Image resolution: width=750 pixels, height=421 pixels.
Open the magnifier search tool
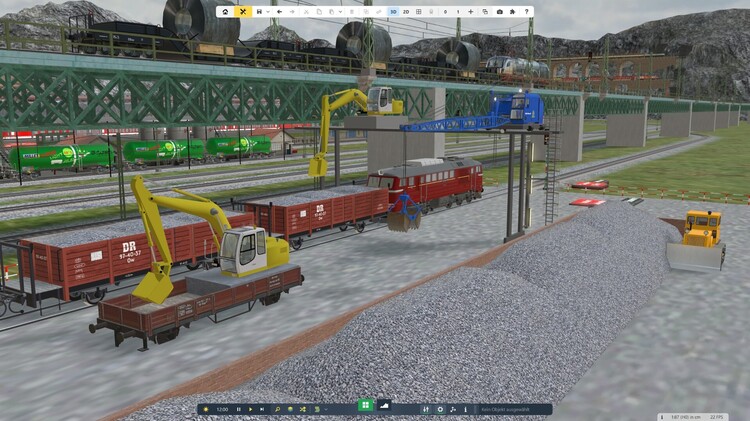[277, 409]
